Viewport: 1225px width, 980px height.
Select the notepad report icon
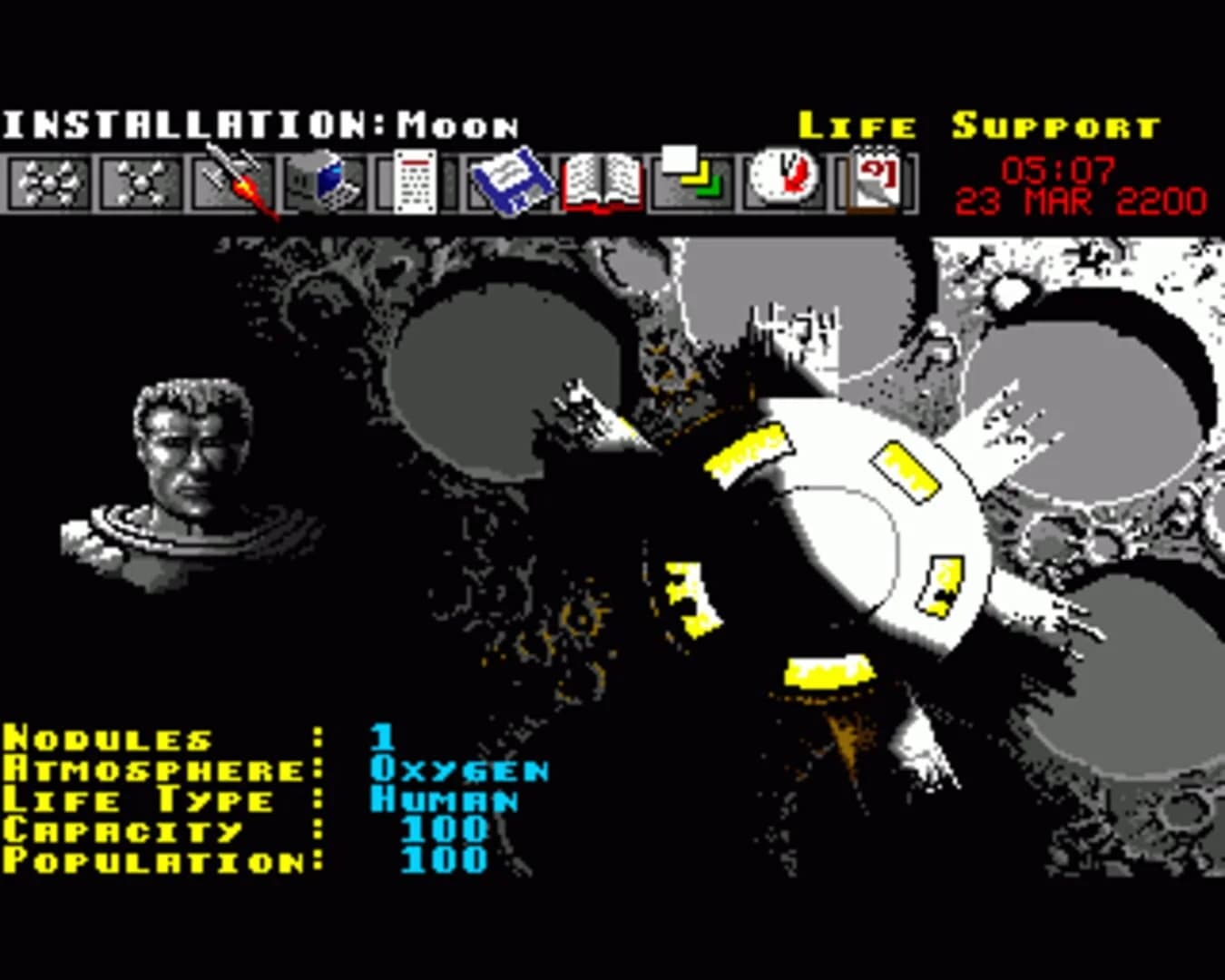(x=873, y=181)
